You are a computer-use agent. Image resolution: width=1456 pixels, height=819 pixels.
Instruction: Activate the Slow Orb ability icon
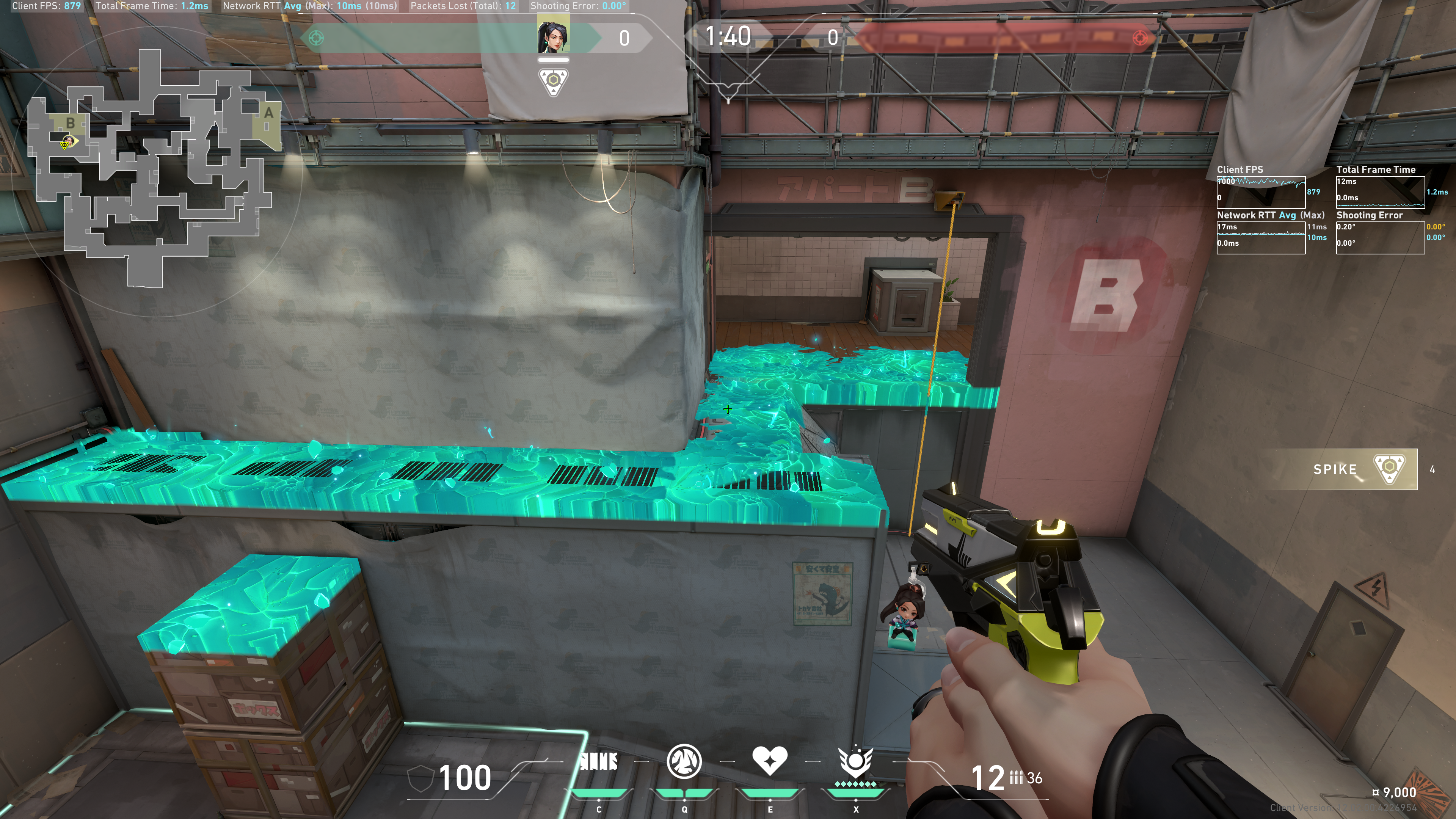tap(684, 761)
